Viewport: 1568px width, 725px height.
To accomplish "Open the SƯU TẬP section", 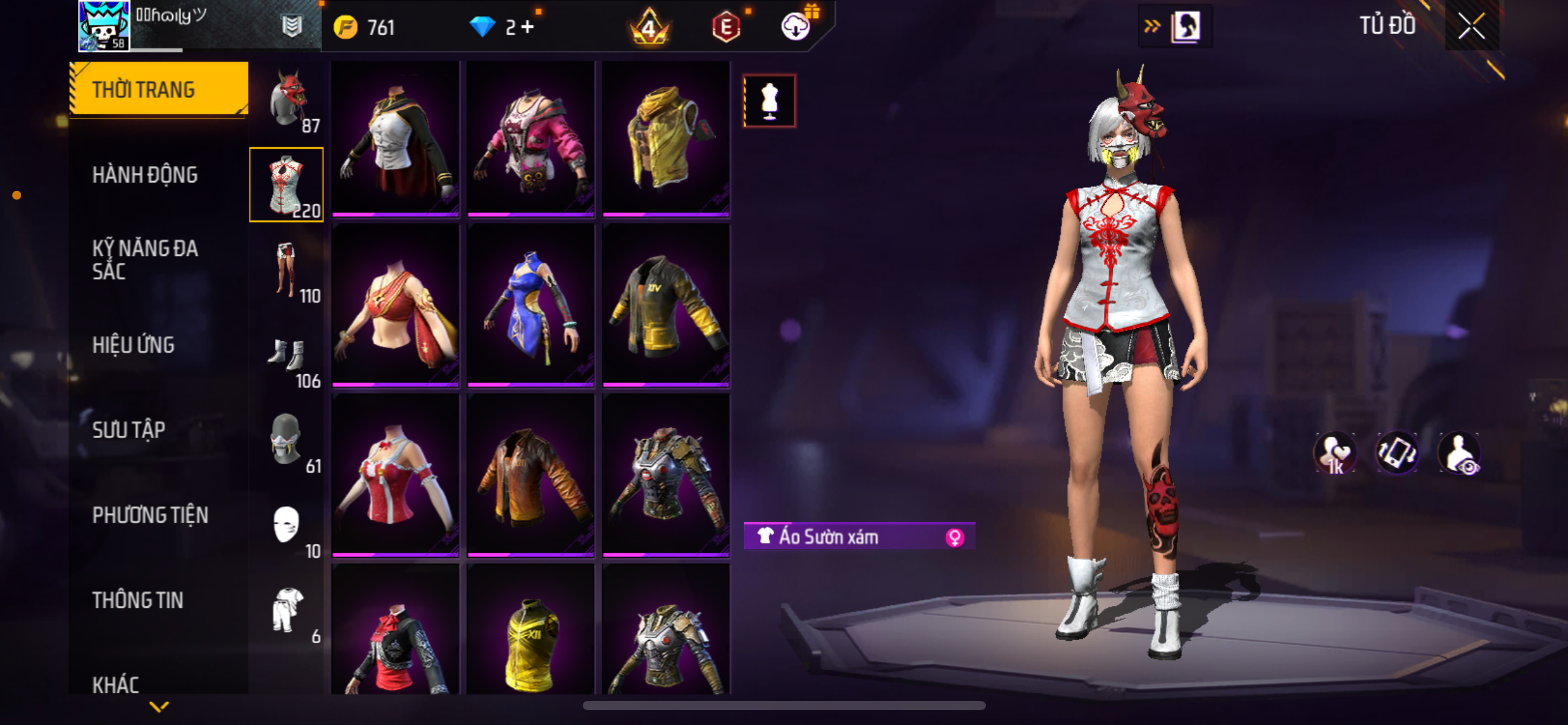I will point(129,430).
